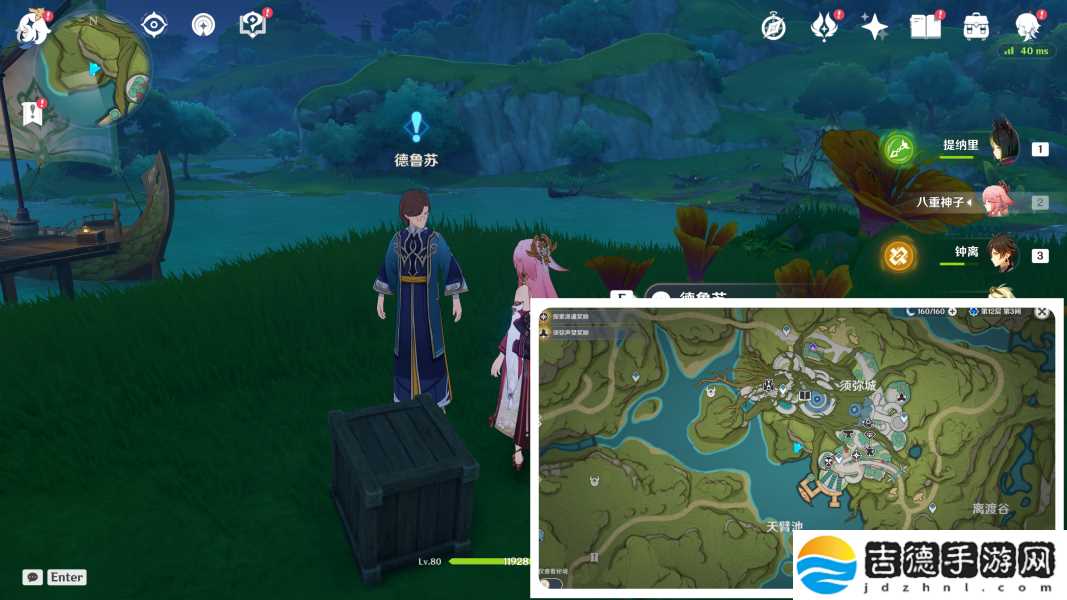Open the quest banner icon
Viewport: 1067px width, 600px height.
coord(33,112)
